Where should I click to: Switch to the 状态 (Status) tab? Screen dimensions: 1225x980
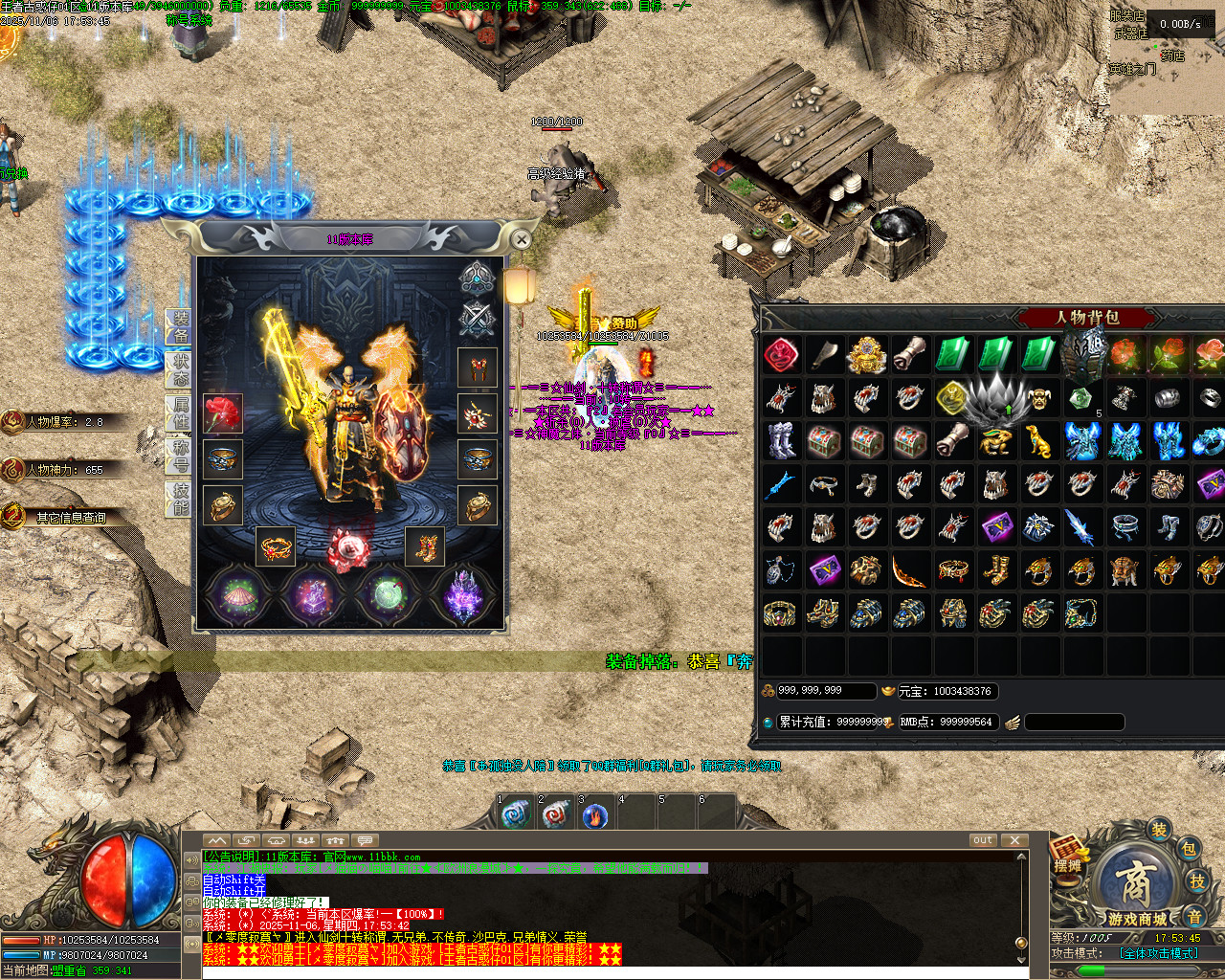180,369
